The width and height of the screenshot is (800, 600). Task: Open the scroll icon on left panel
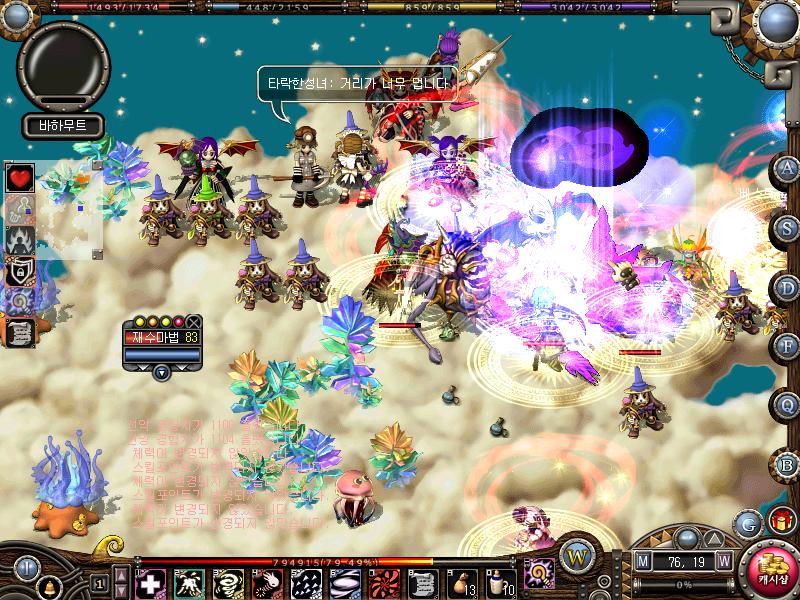(x=20, y=332)
